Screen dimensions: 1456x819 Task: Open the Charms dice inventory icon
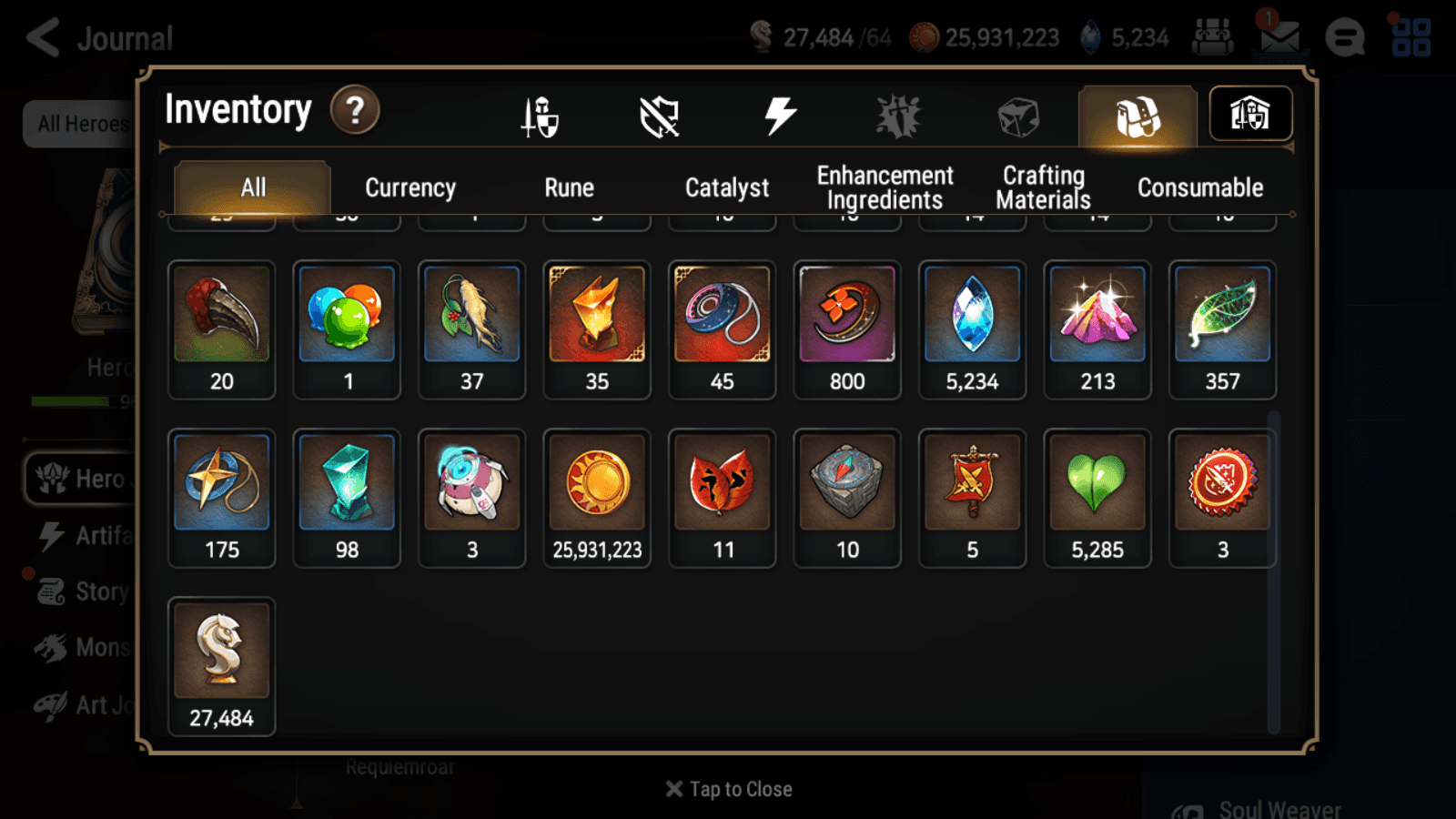(x=1016, y=115)
